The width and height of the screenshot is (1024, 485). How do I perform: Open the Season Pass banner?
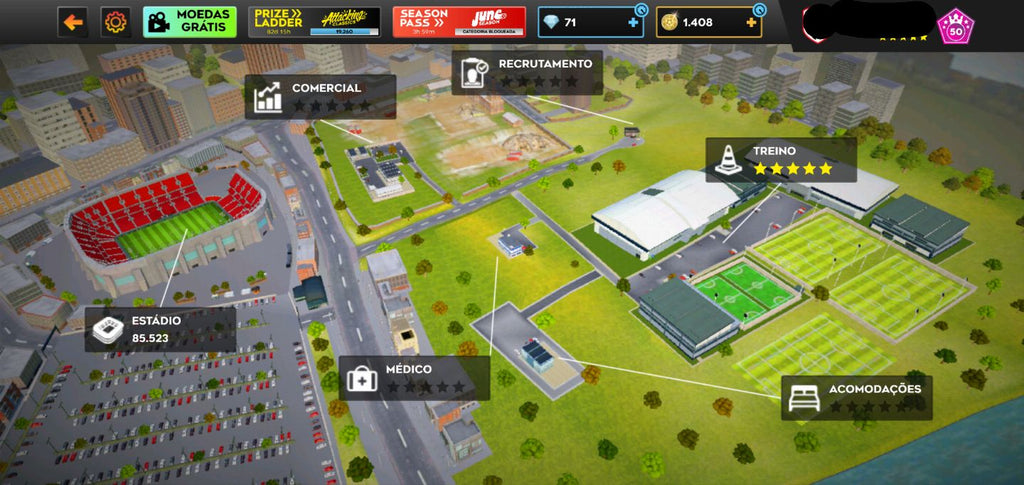click(459, 22)
